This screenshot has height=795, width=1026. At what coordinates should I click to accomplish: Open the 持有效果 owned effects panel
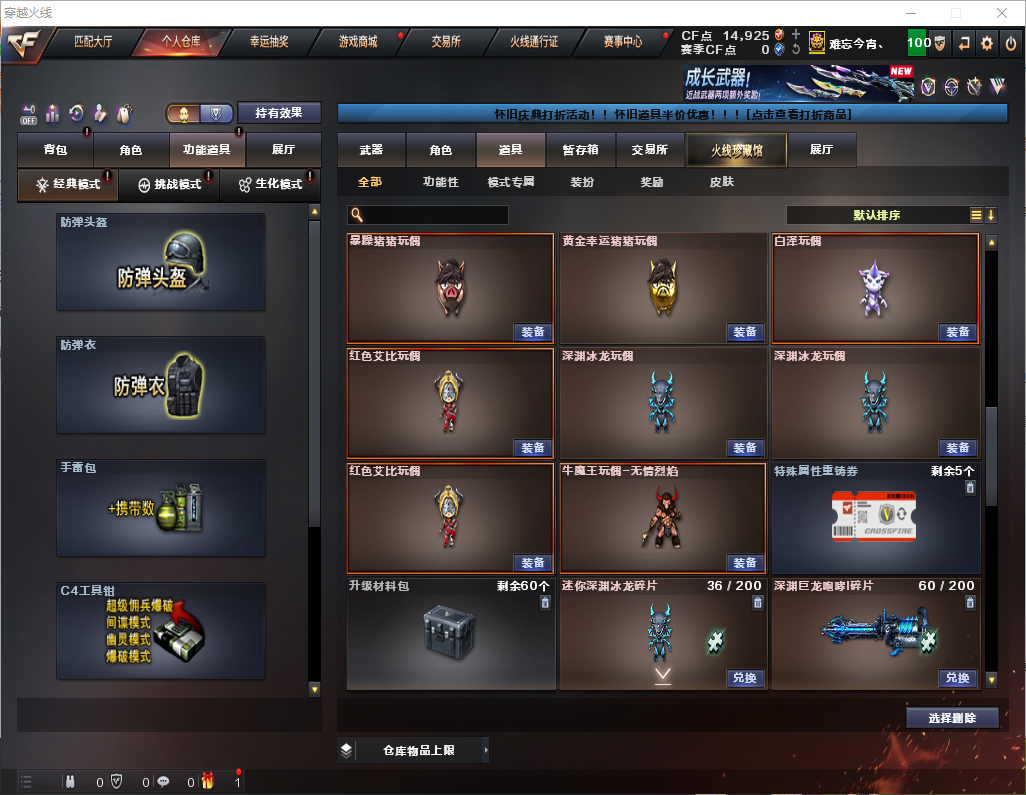click(x=278, y=113)
